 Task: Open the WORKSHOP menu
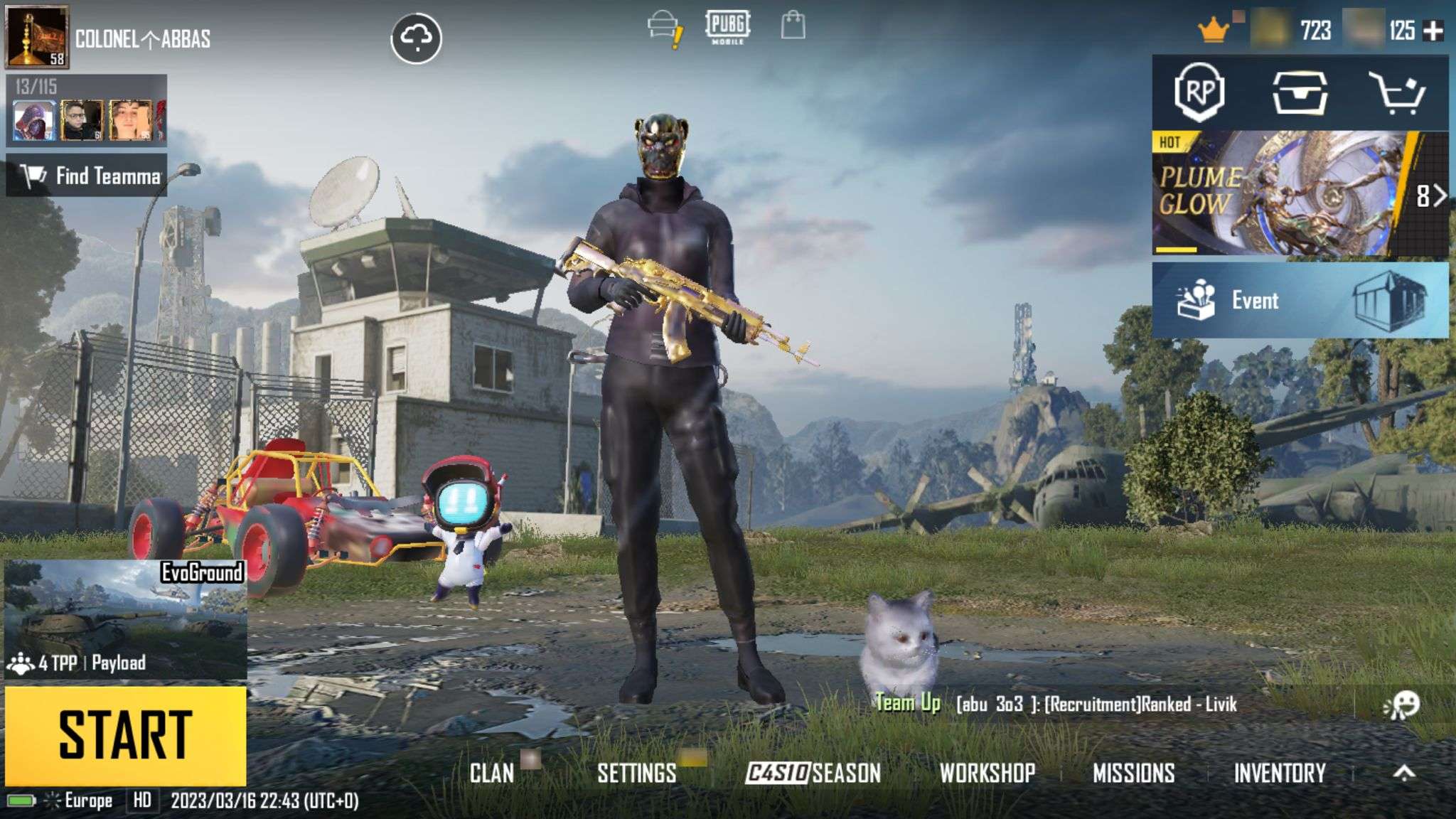point(987,773)
